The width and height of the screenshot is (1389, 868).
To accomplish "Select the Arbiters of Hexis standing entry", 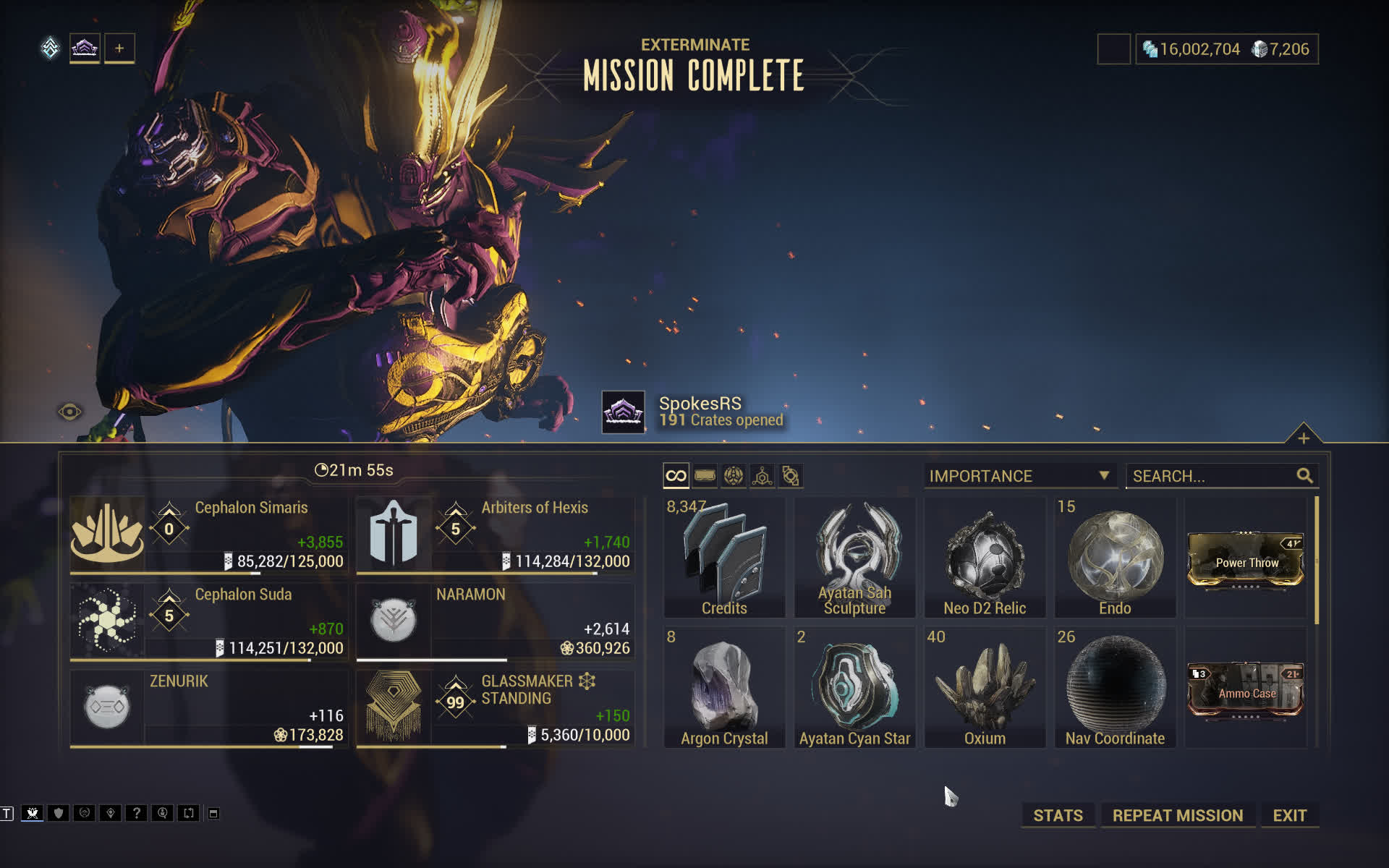I will click(495, 535).
